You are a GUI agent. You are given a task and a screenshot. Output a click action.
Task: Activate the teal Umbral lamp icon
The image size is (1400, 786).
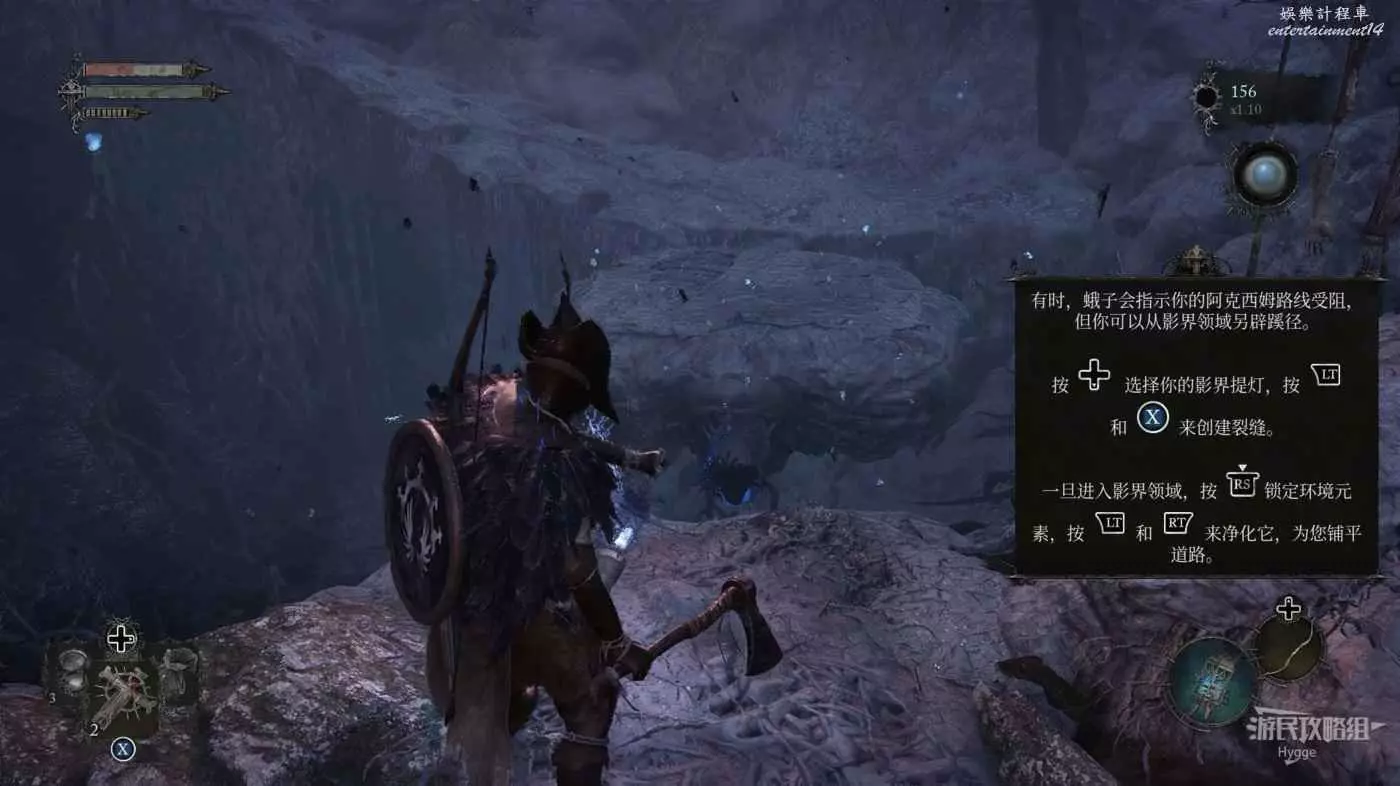(1214, 681)
